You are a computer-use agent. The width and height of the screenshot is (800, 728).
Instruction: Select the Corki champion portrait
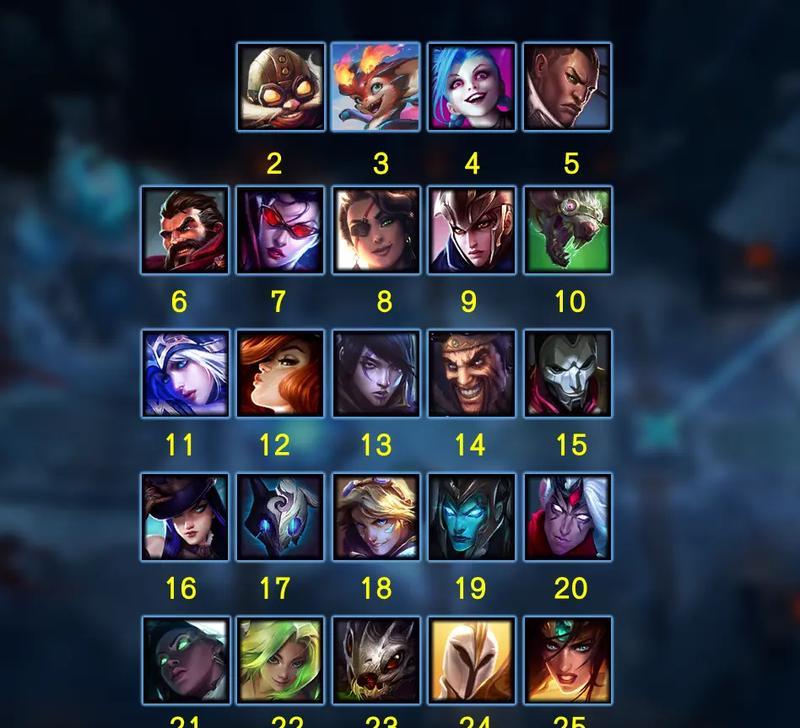(x=281, y=87)
